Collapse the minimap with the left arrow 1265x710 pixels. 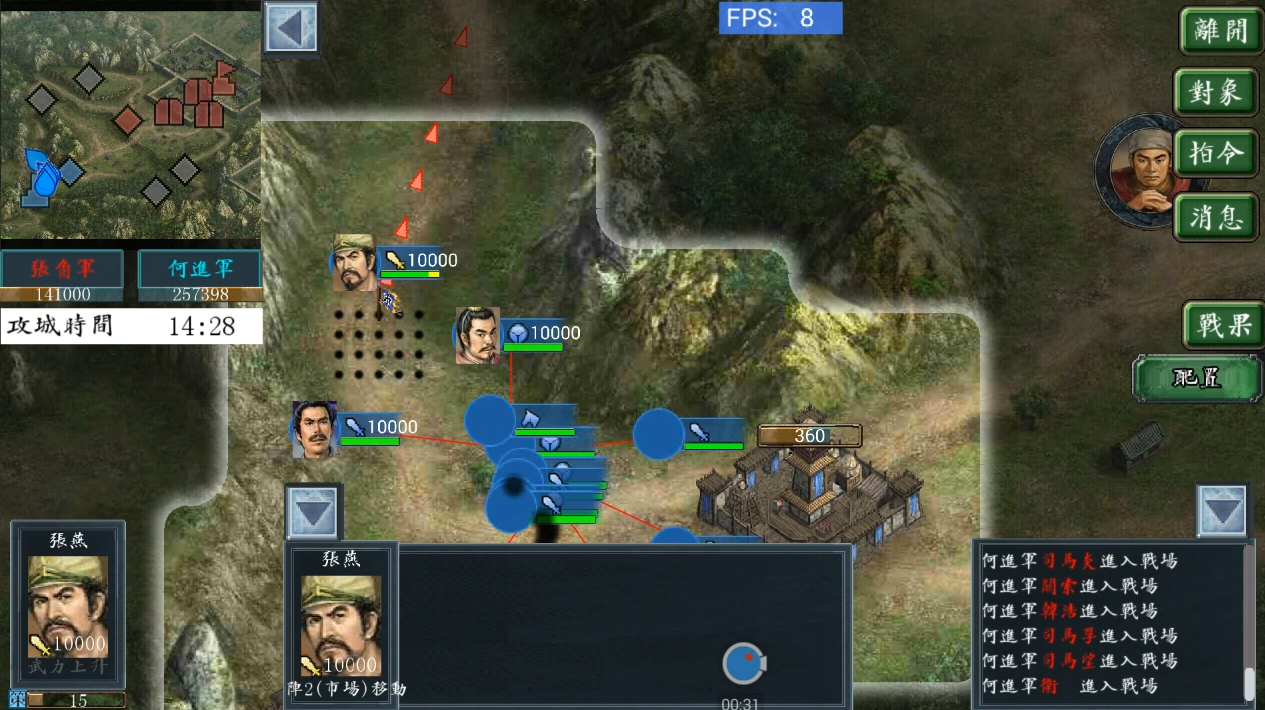click(x=291, y=27)
